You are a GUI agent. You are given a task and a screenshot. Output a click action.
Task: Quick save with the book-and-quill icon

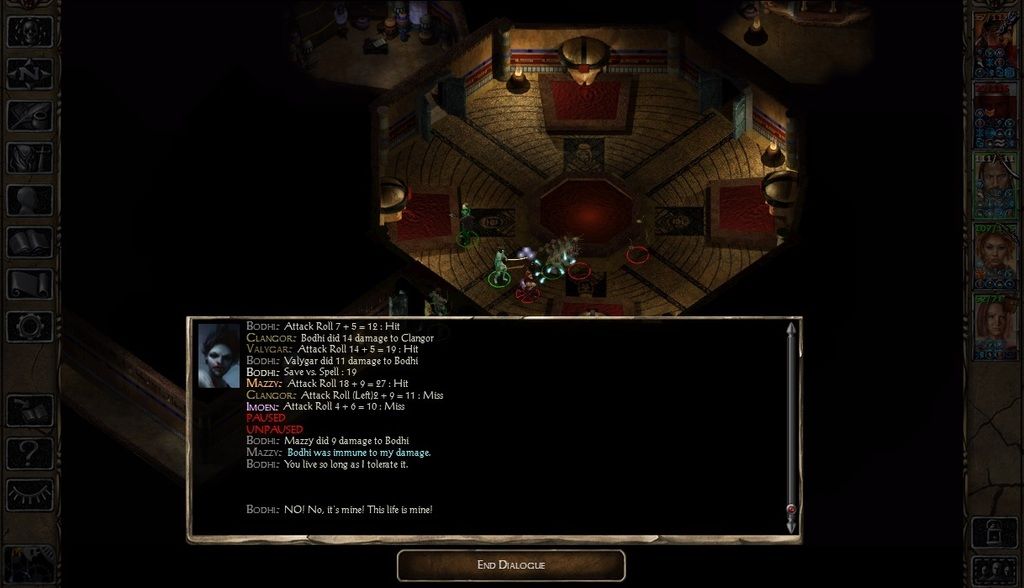pos(29,411)
